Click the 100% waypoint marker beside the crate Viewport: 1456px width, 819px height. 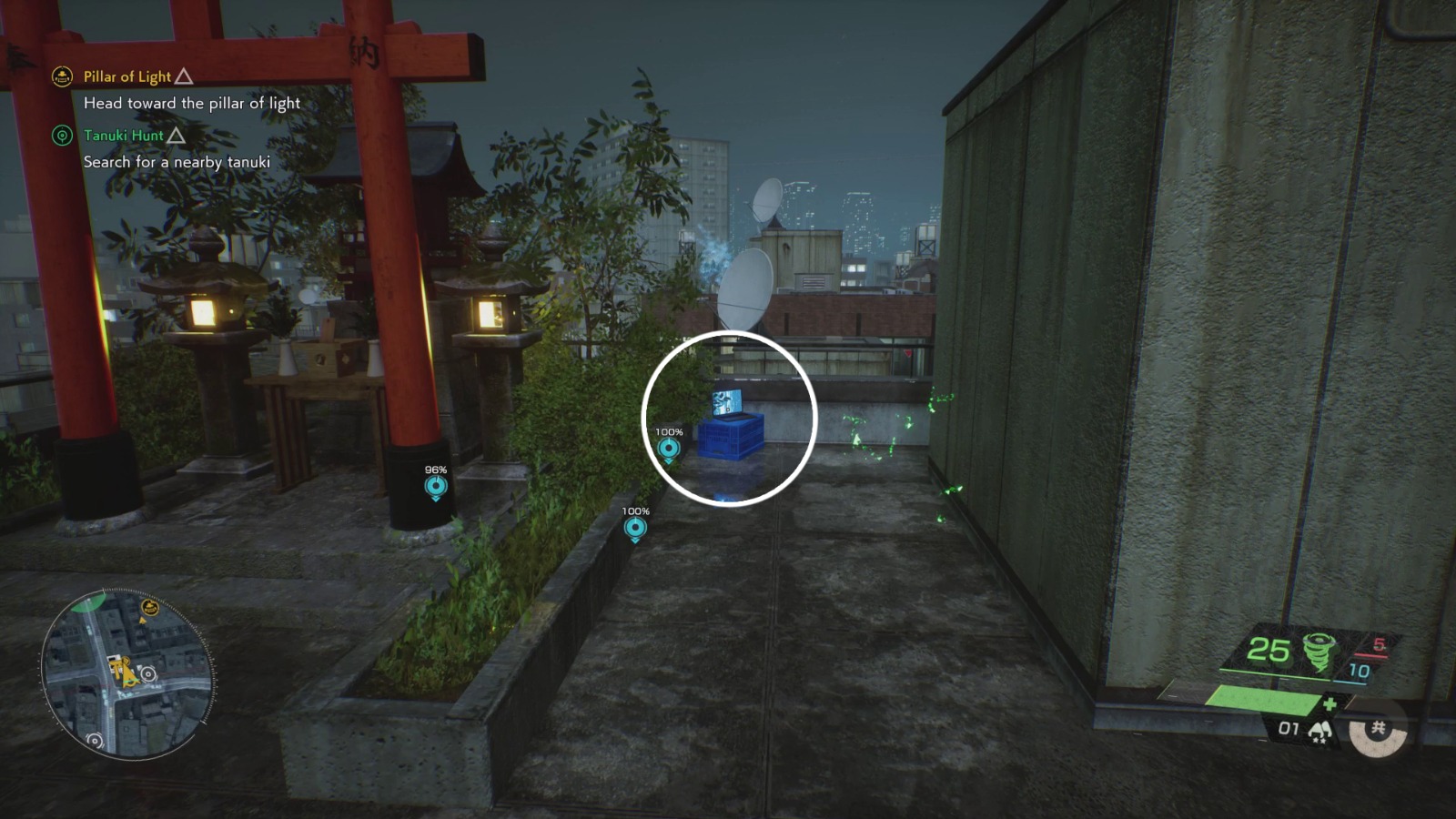coord(671,446)
